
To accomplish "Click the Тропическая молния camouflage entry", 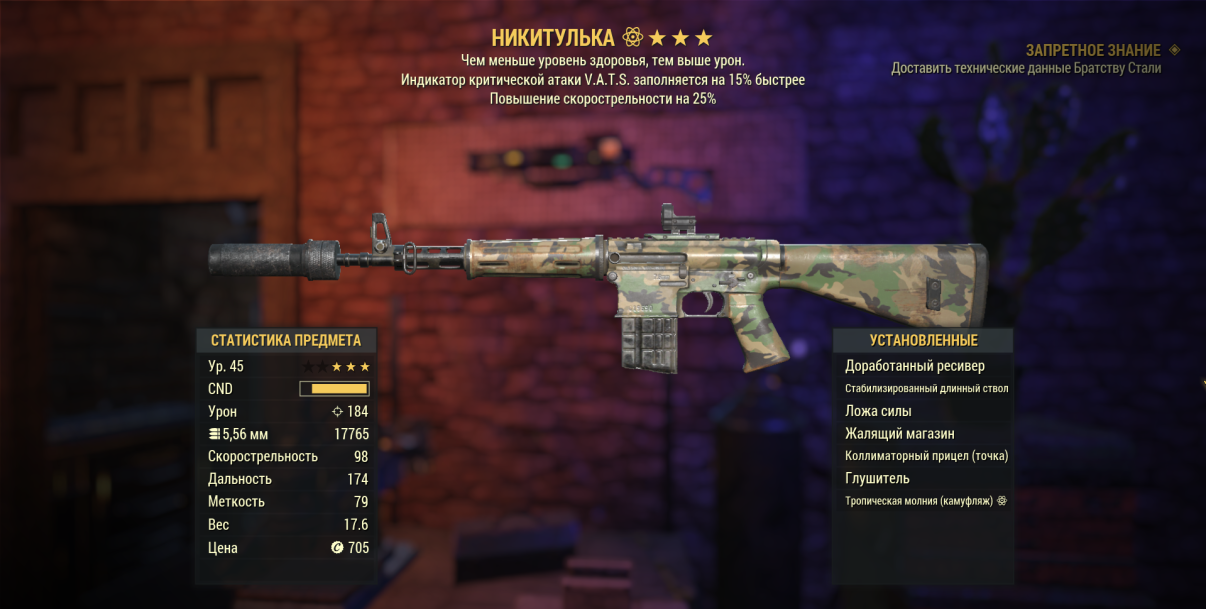I will [919, 501].
